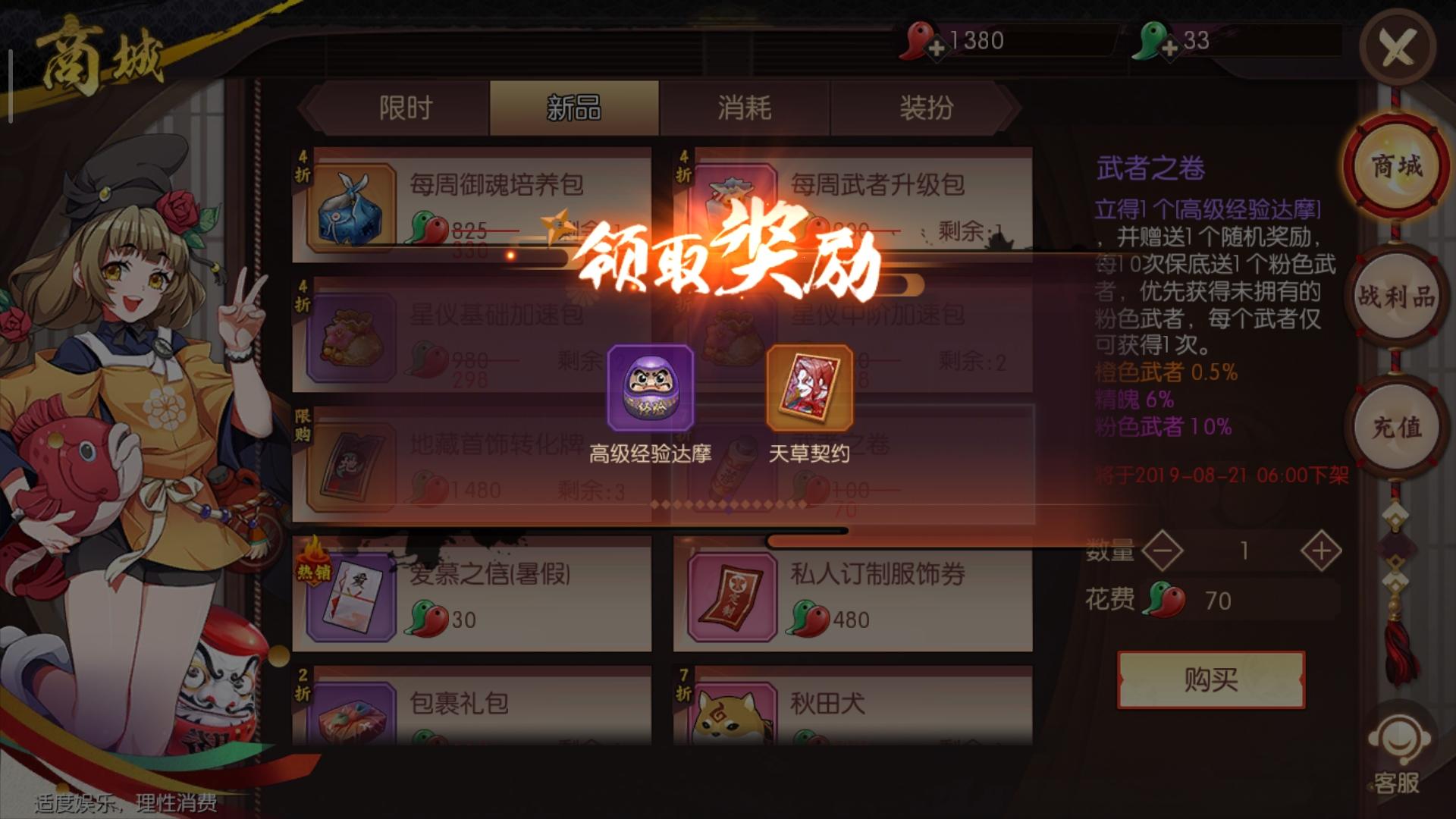Open the 战利品 sidebar icon
This screenshot has height=819, width=1456.
click(x=1395, y=297)
